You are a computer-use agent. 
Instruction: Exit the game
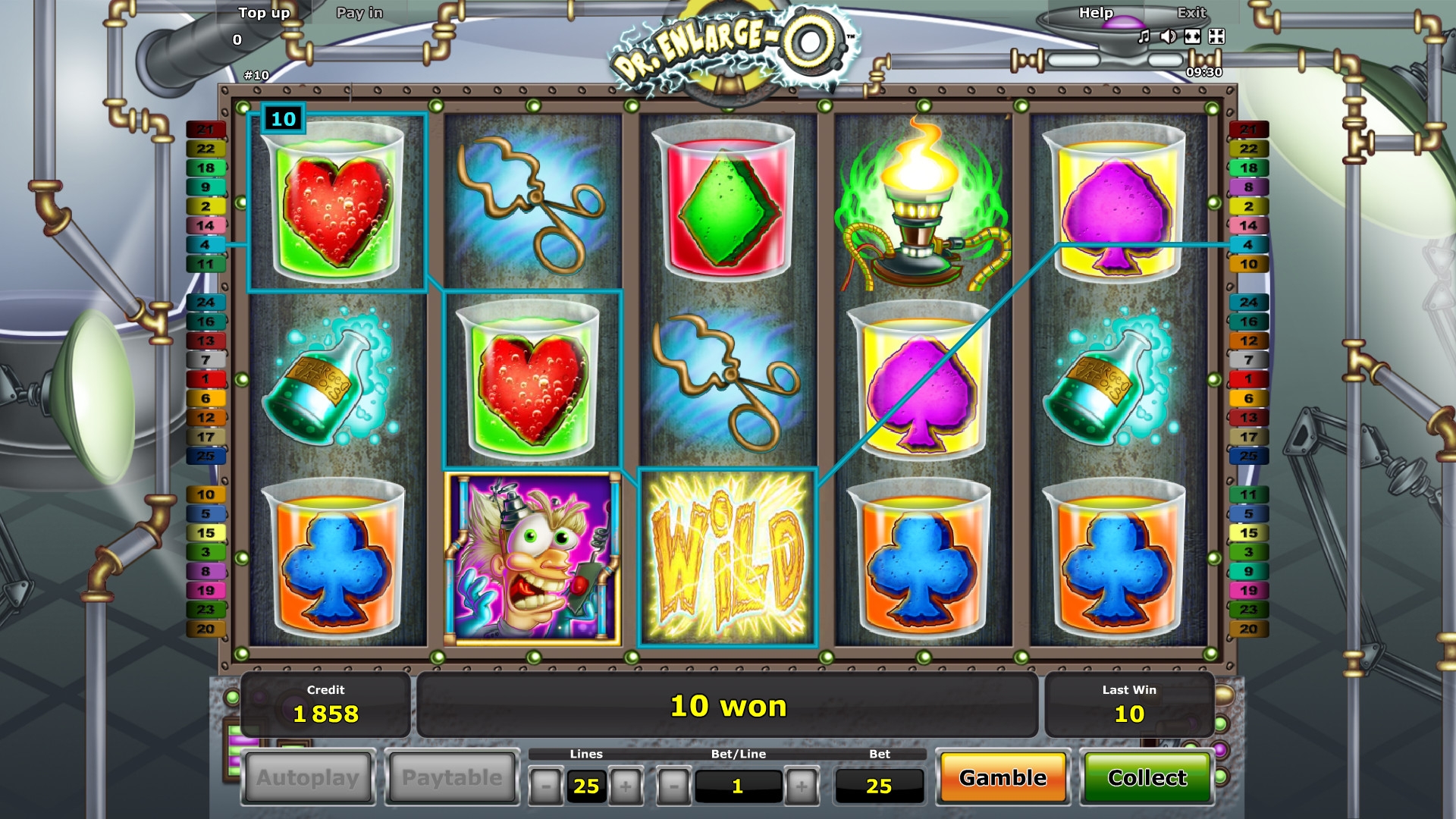coord(1191,13)
